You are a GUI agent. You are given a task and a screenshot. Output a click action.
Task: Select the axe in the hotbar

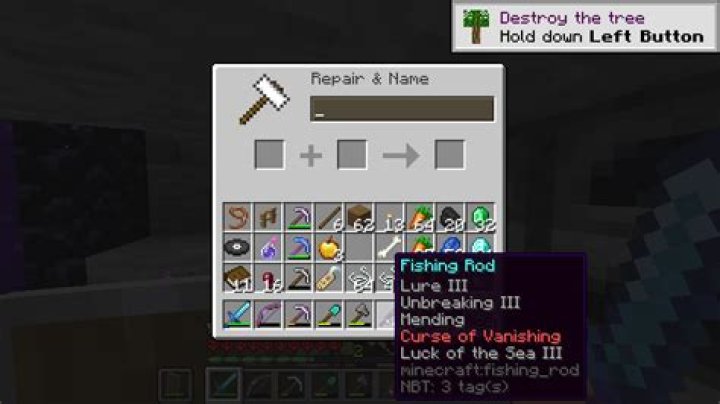[x=360, y=315]
